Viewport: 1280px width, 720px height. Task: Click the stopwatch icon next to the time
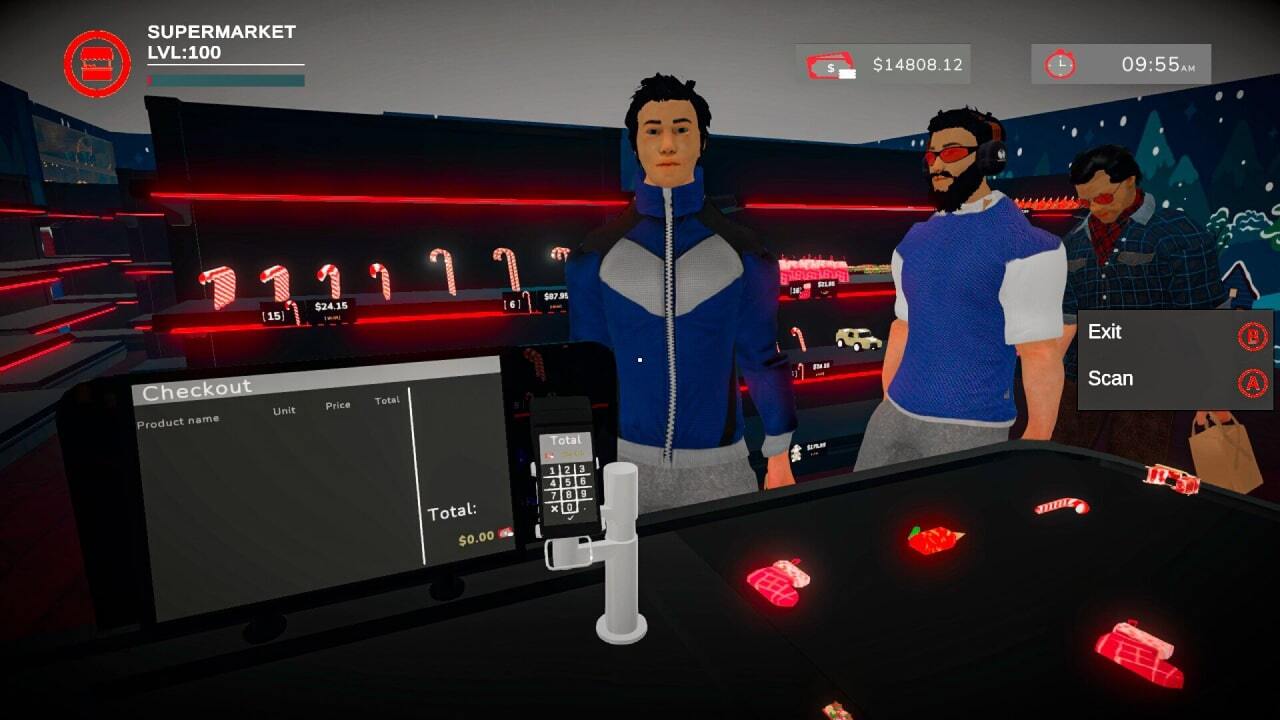click(1062, 64)
